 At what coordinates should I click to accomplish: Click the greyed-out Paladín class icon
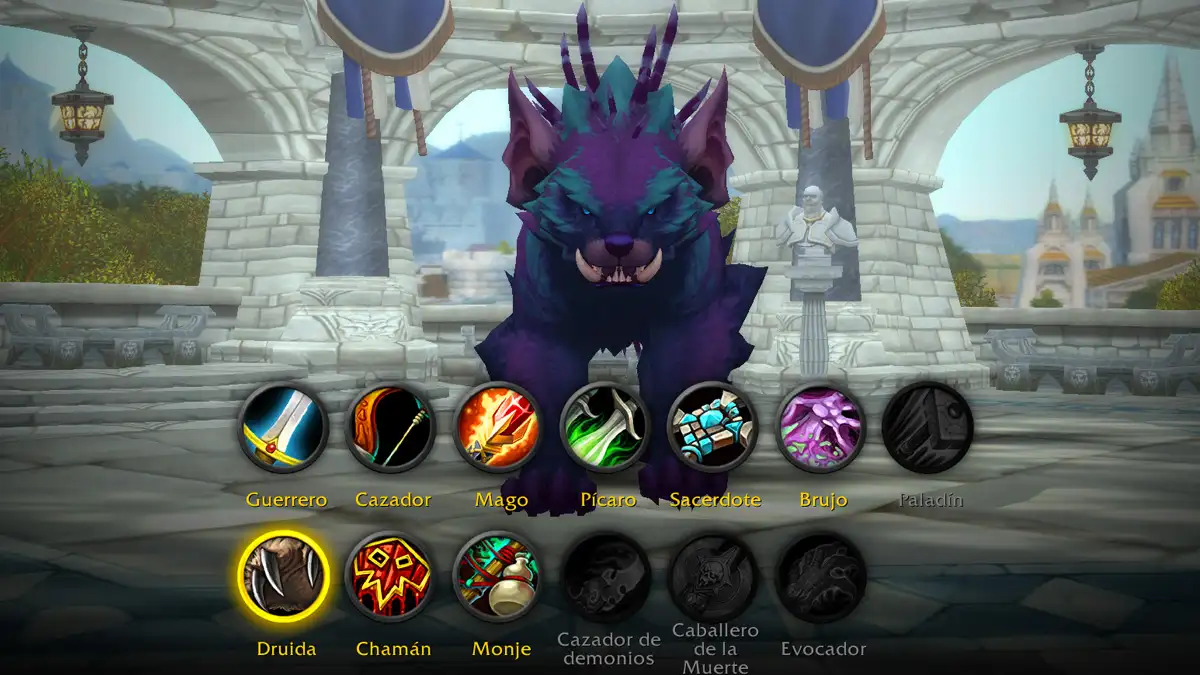(x=927, y=428)
